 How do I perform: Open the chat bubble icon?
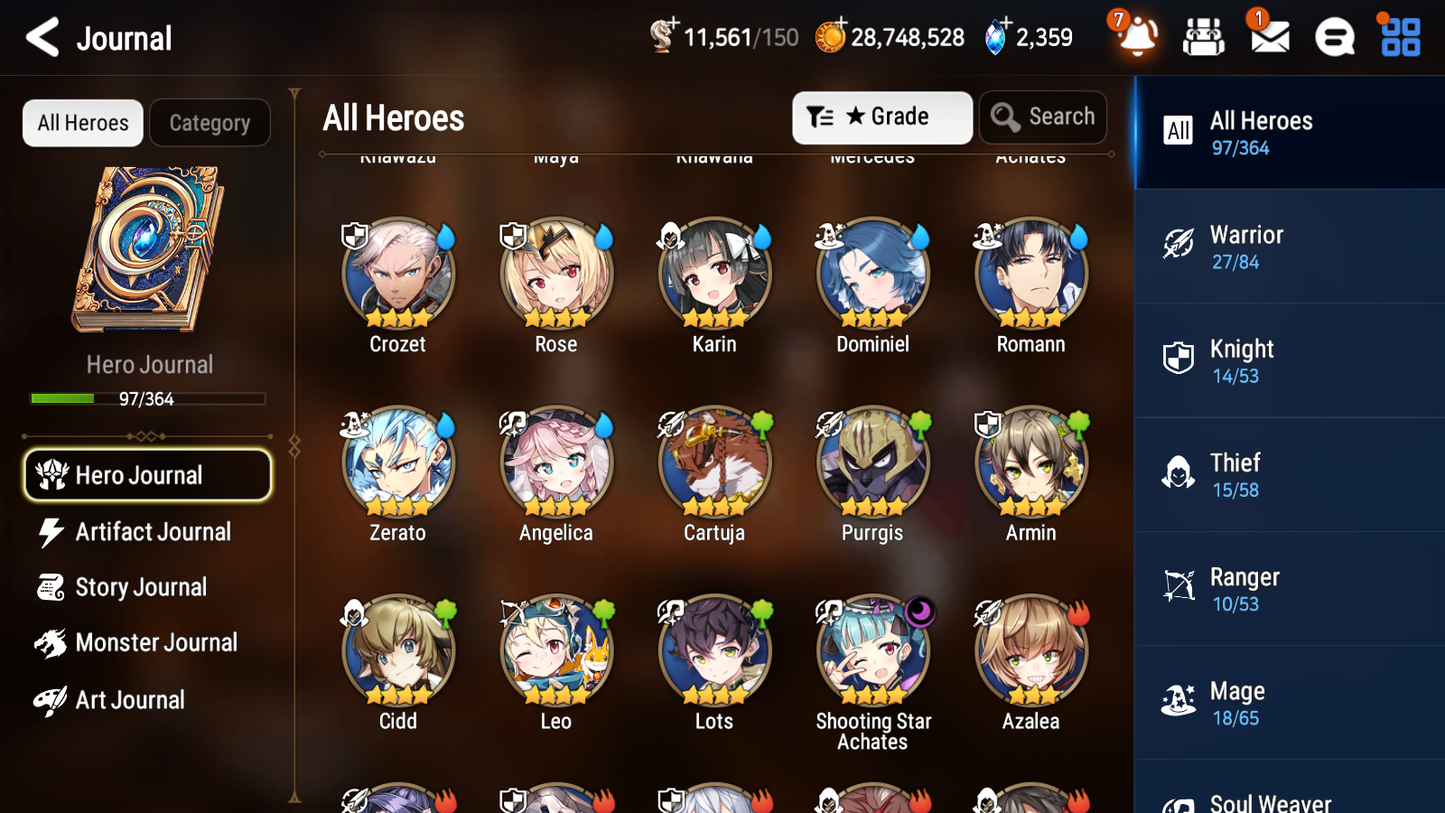(1333, 36)
